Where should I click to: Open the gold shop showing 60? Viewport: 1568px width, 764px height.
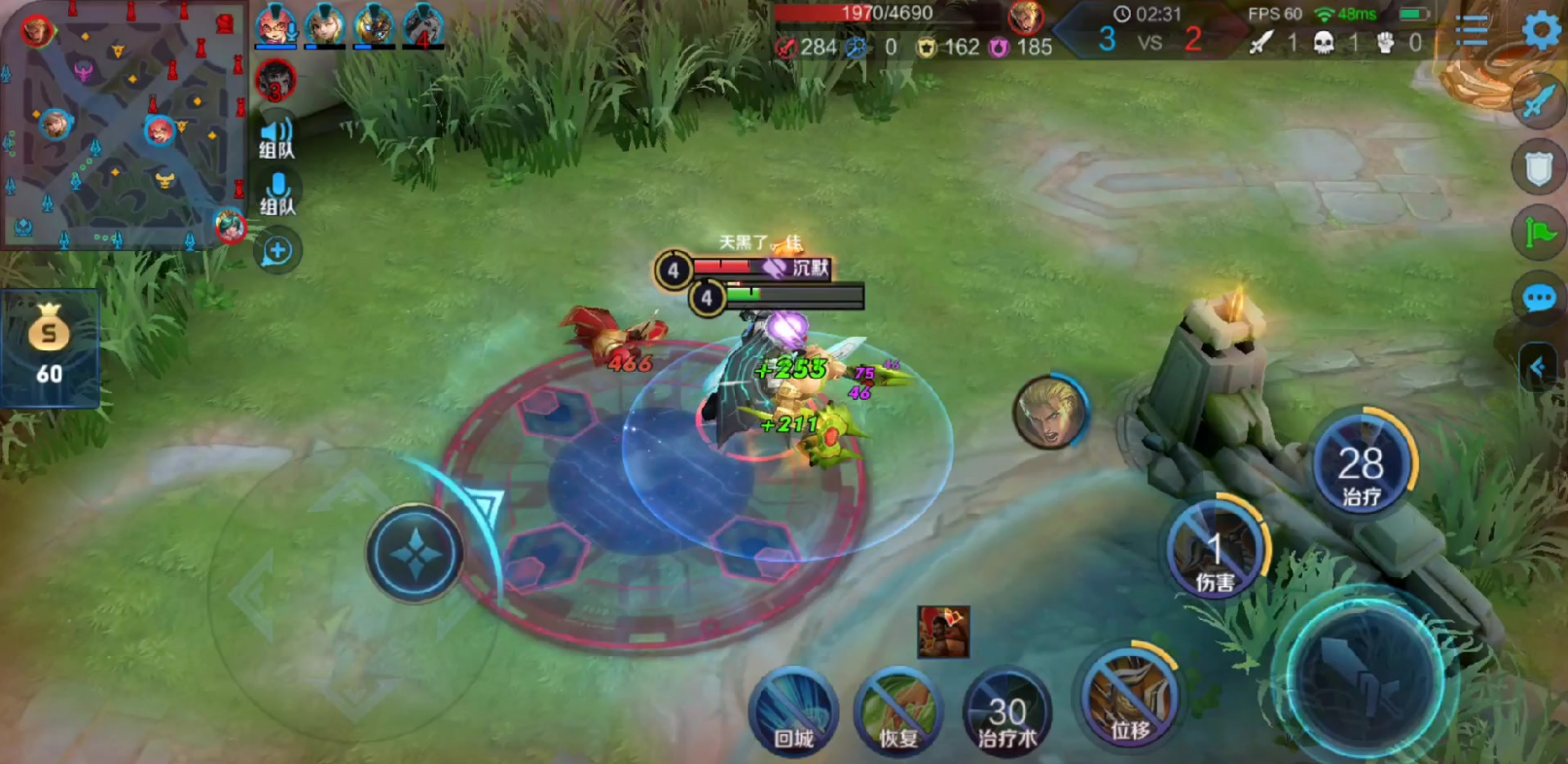(x=49, y=346)
